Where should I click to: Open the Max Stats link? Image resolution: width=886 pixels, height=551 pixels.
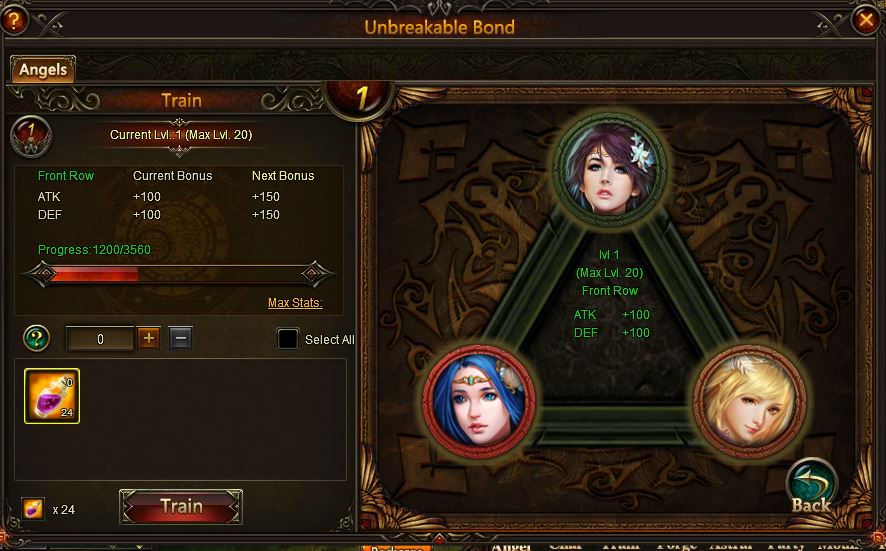click(295, 303)
